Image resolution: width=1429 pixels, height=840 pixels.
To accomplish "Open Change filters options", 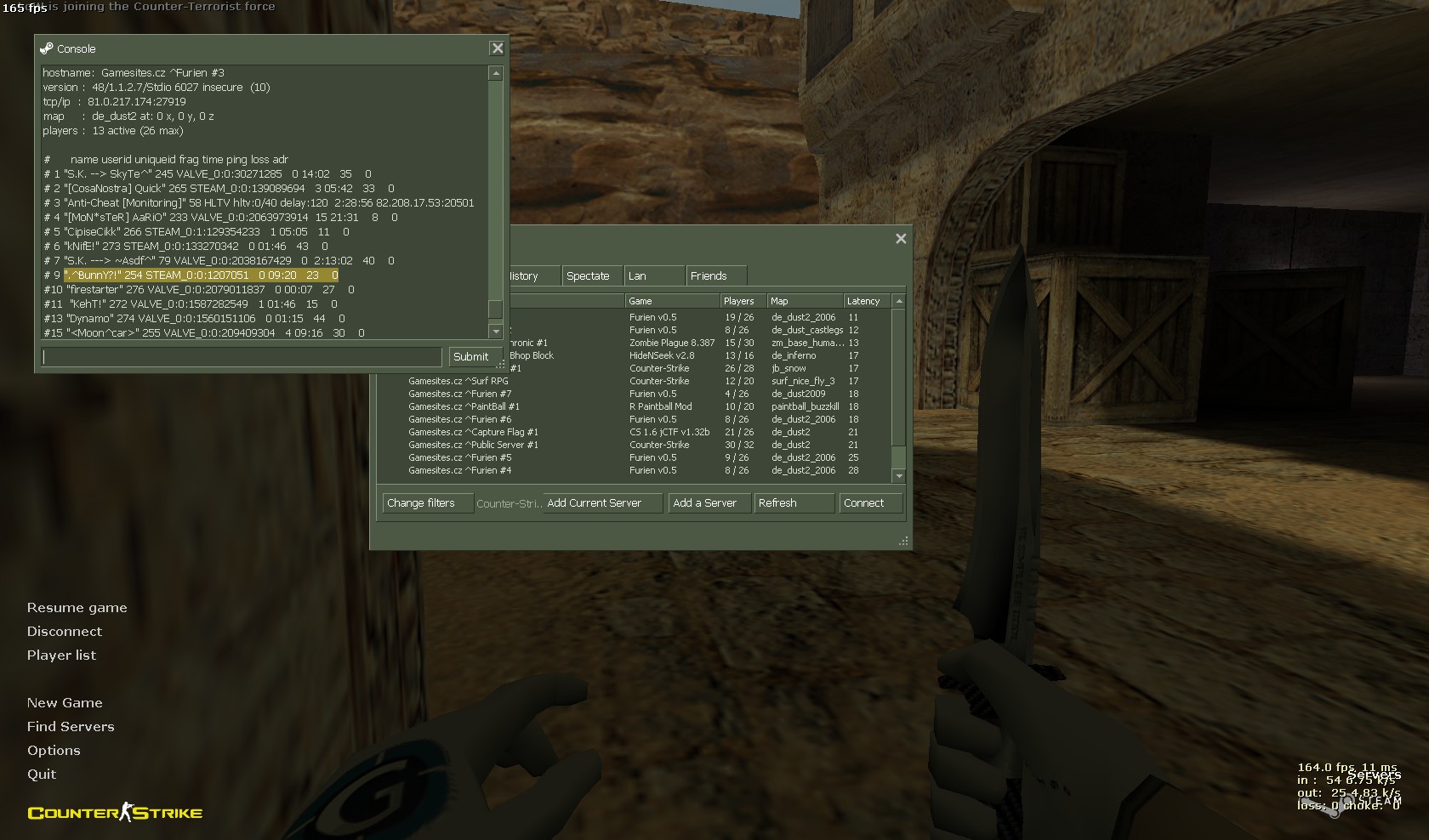I will [x=421, y=503].
